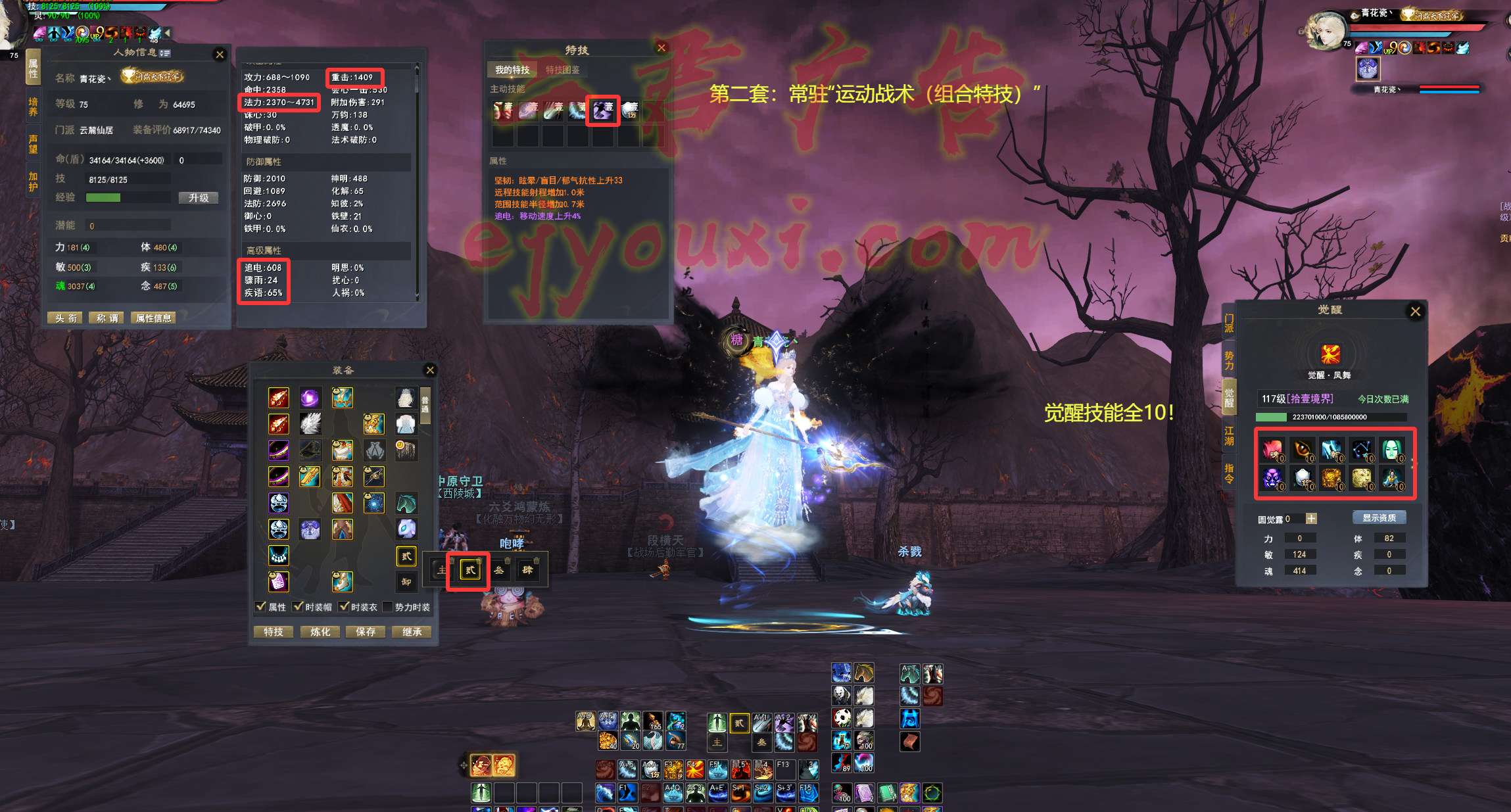Click the 升级 level-up button
The height and width of the screenshot is (812, 1511).
click(198, 198)
